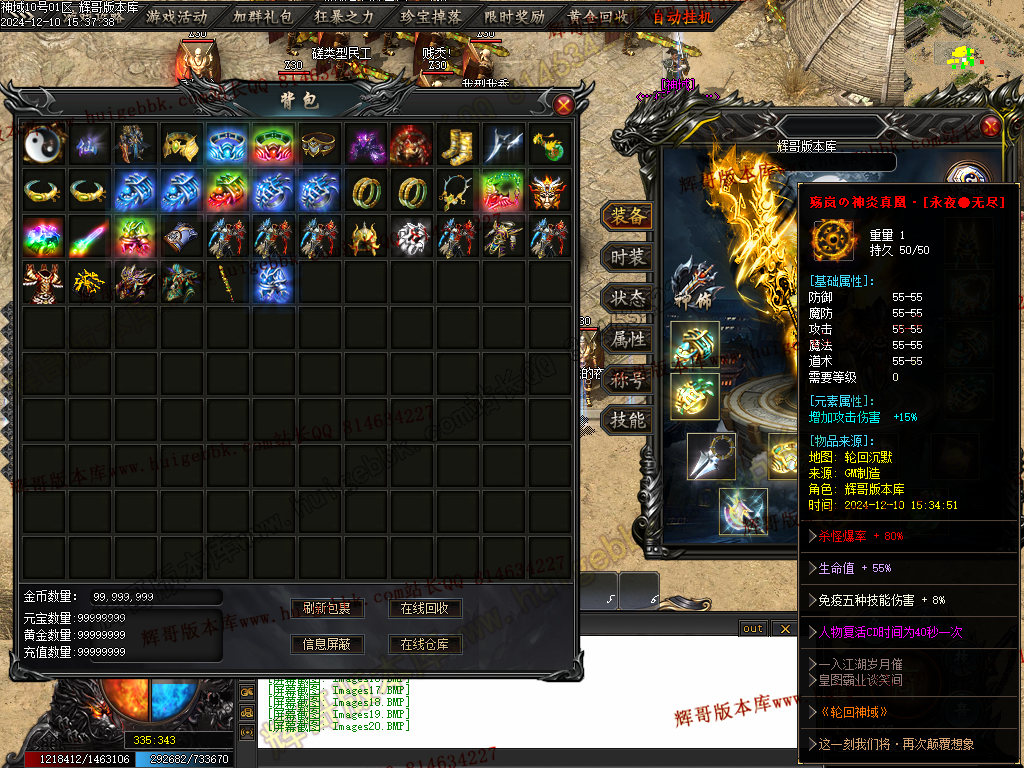Select the golden boots in the bag
Viewport: 1024px width, 768px height.
pyautogui.click(x=458, y=145)
